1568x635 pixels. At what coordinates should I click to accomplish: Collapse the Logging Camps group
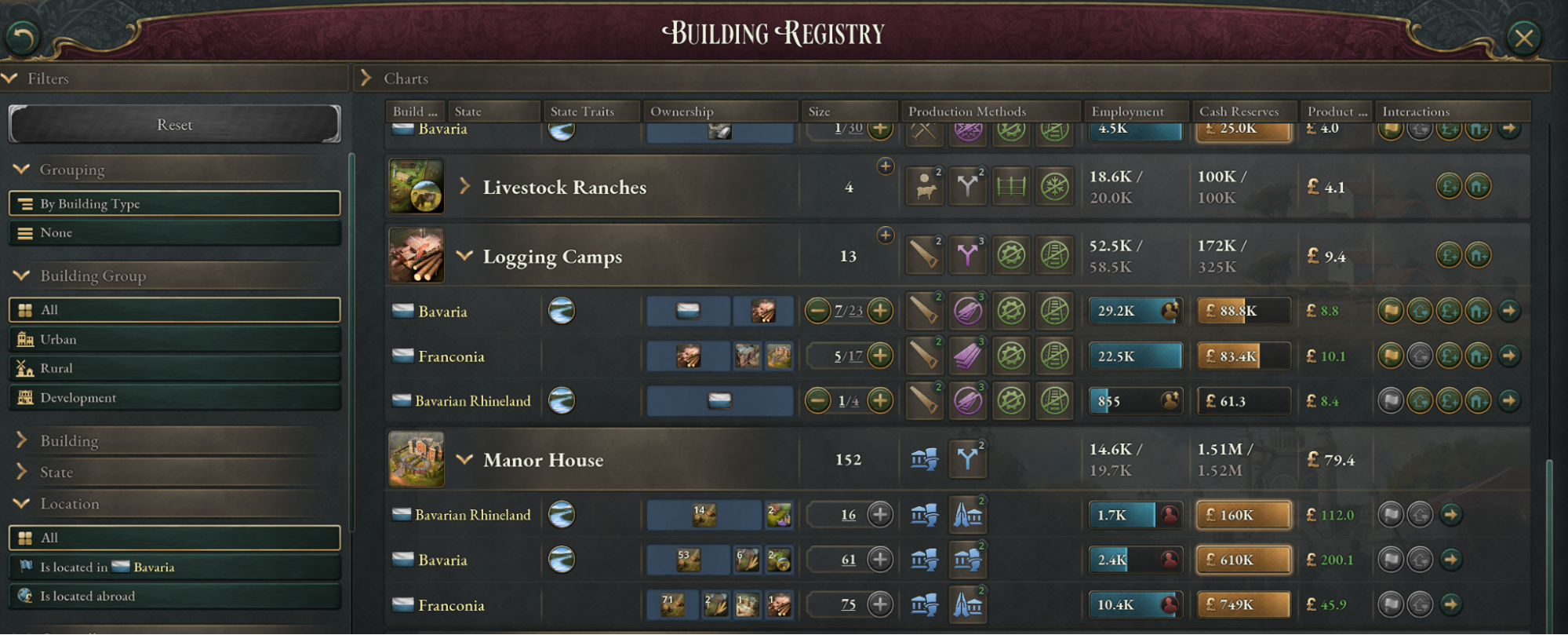465,256
